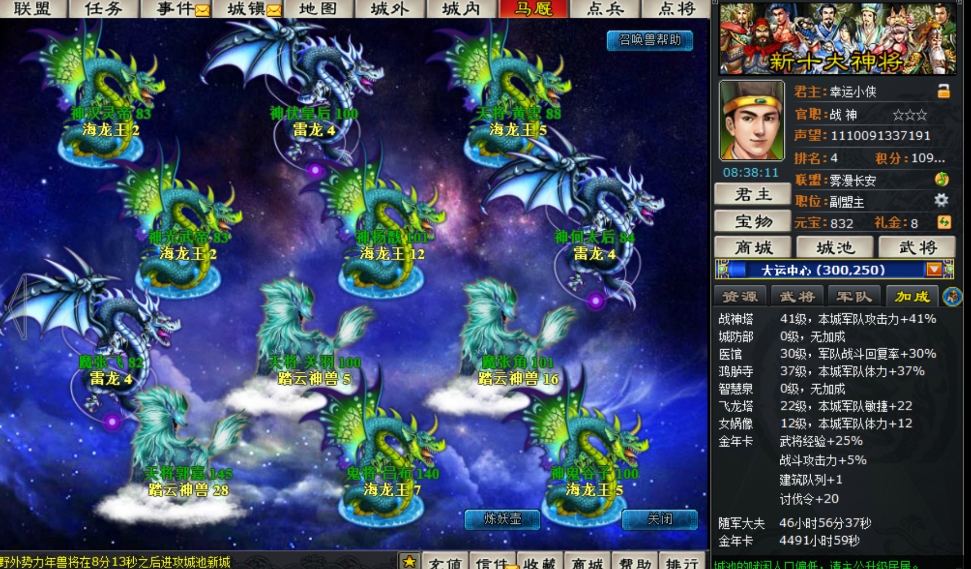Viewport: 971px width, 569px height.
Task: Click the 召唤兽帮助 help button
Action: (649, 41)
